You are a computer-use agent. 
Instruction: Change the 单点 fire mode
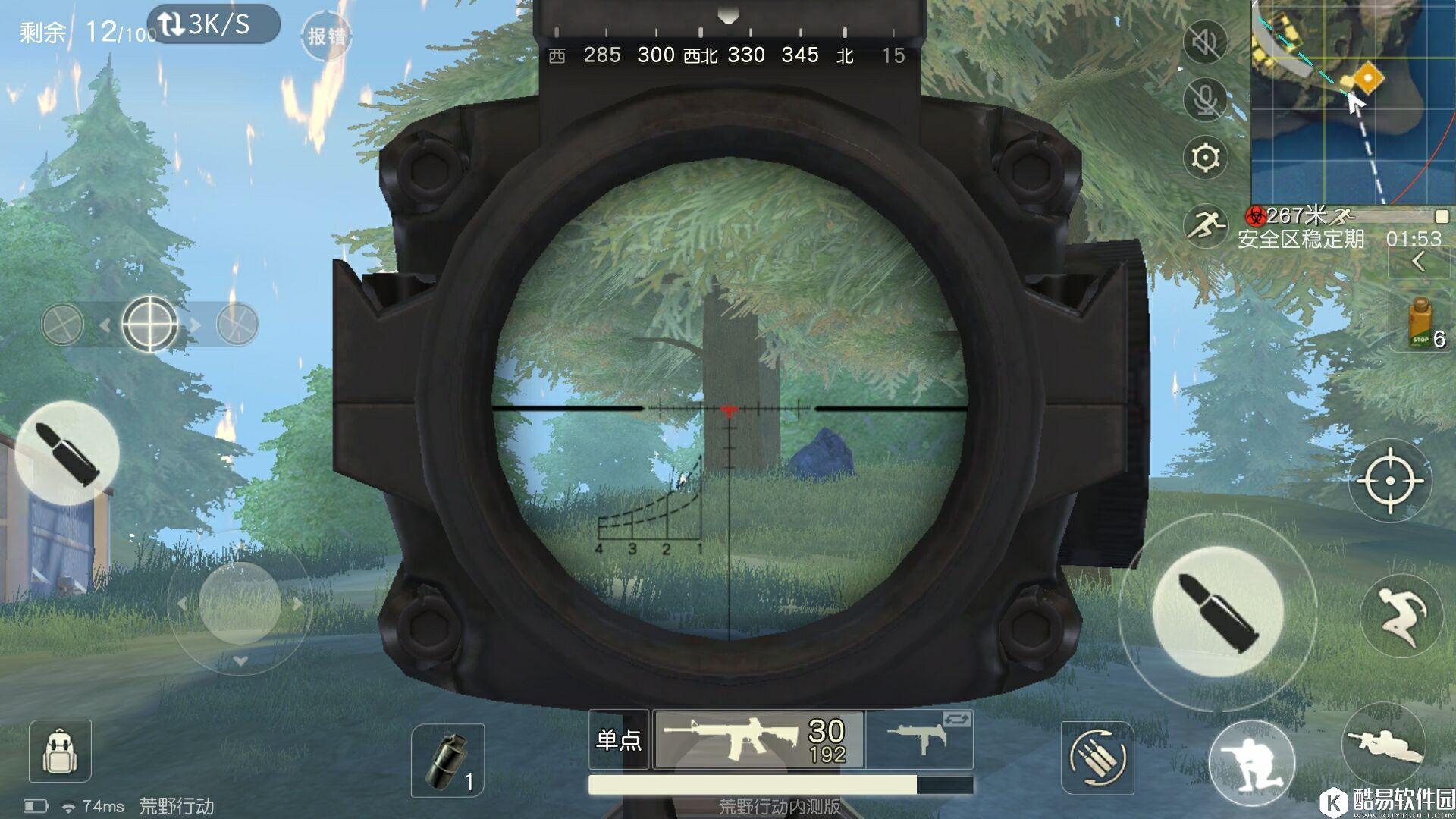619,739
